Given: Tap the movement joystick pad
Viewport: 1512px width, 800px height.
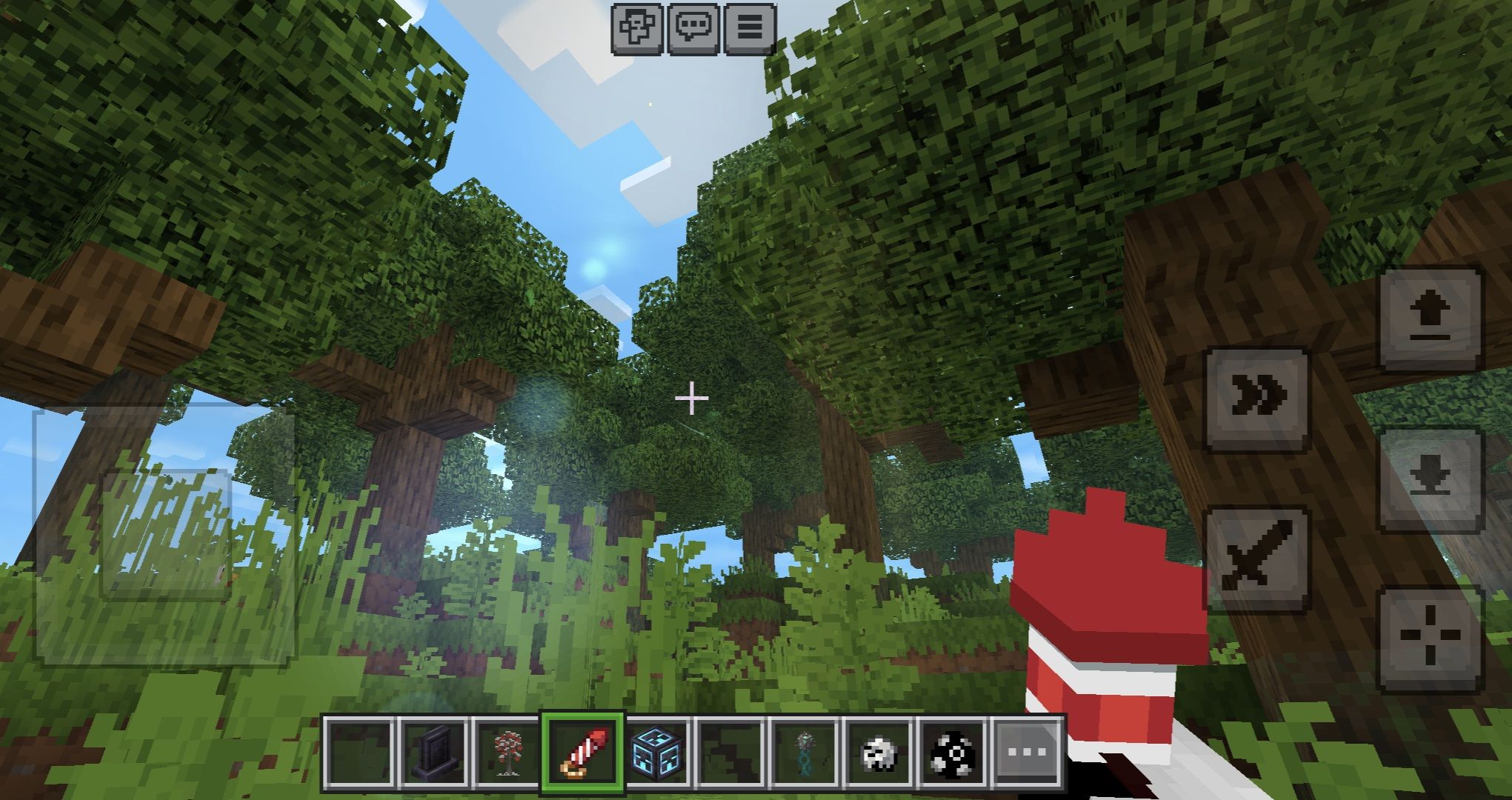Looking at the screenshot, I should tap(164, 533).
